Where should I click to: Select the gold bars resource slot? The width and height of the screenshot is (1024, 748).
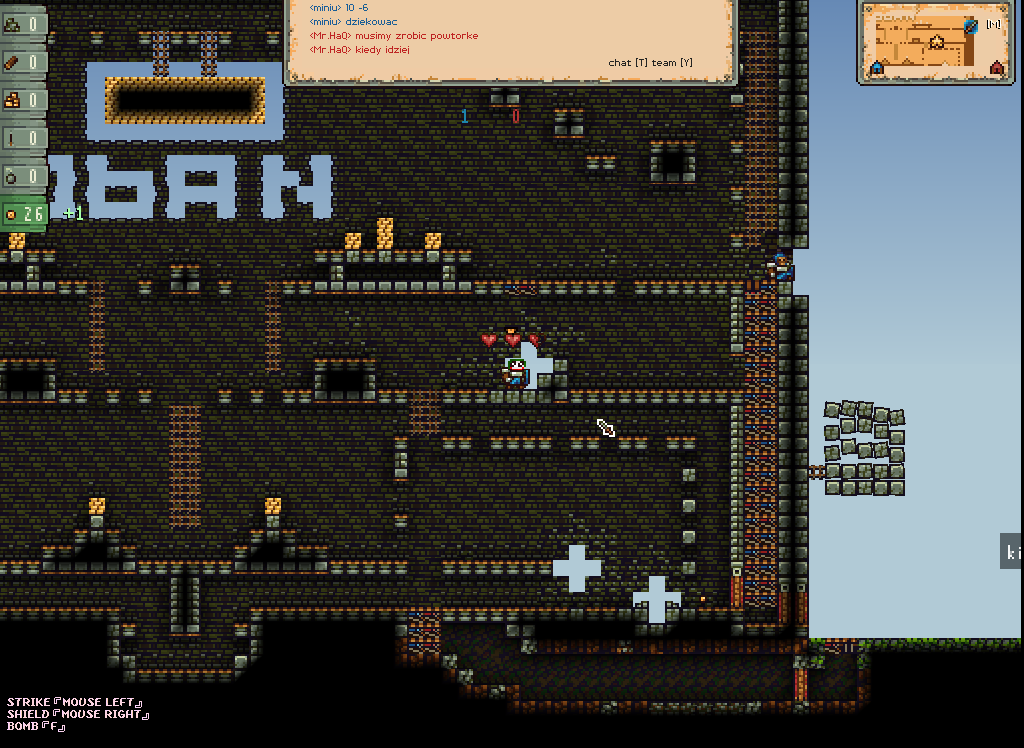point(24,100)
